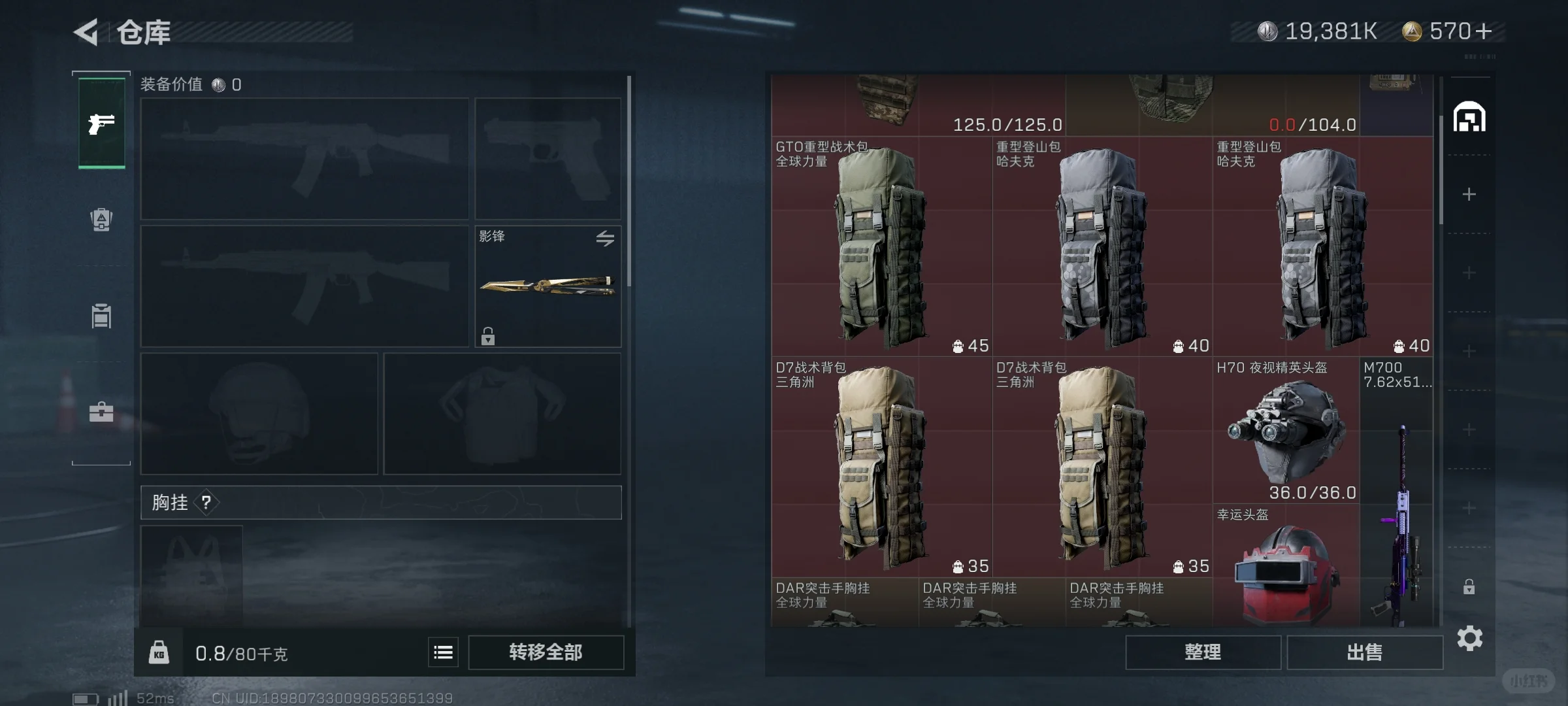Viewport: 1568px width, 706px height.
Task: Add gold currency with the plus
Action: (1484, 31)
